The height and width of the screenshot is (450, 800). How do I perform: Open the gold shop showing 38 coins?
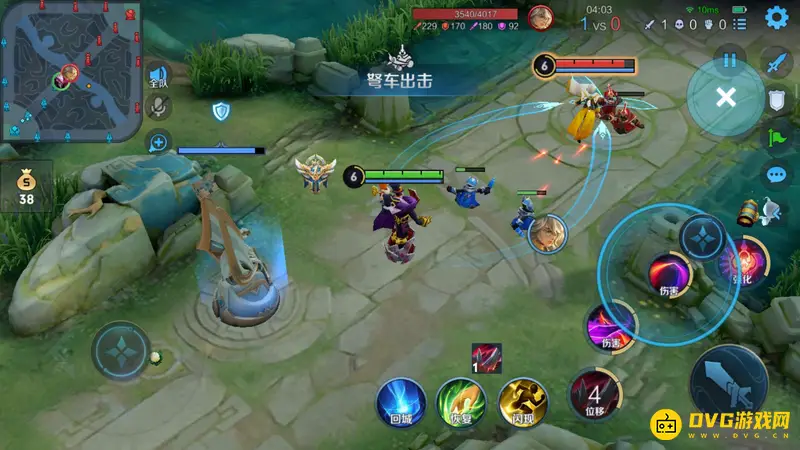26,187
